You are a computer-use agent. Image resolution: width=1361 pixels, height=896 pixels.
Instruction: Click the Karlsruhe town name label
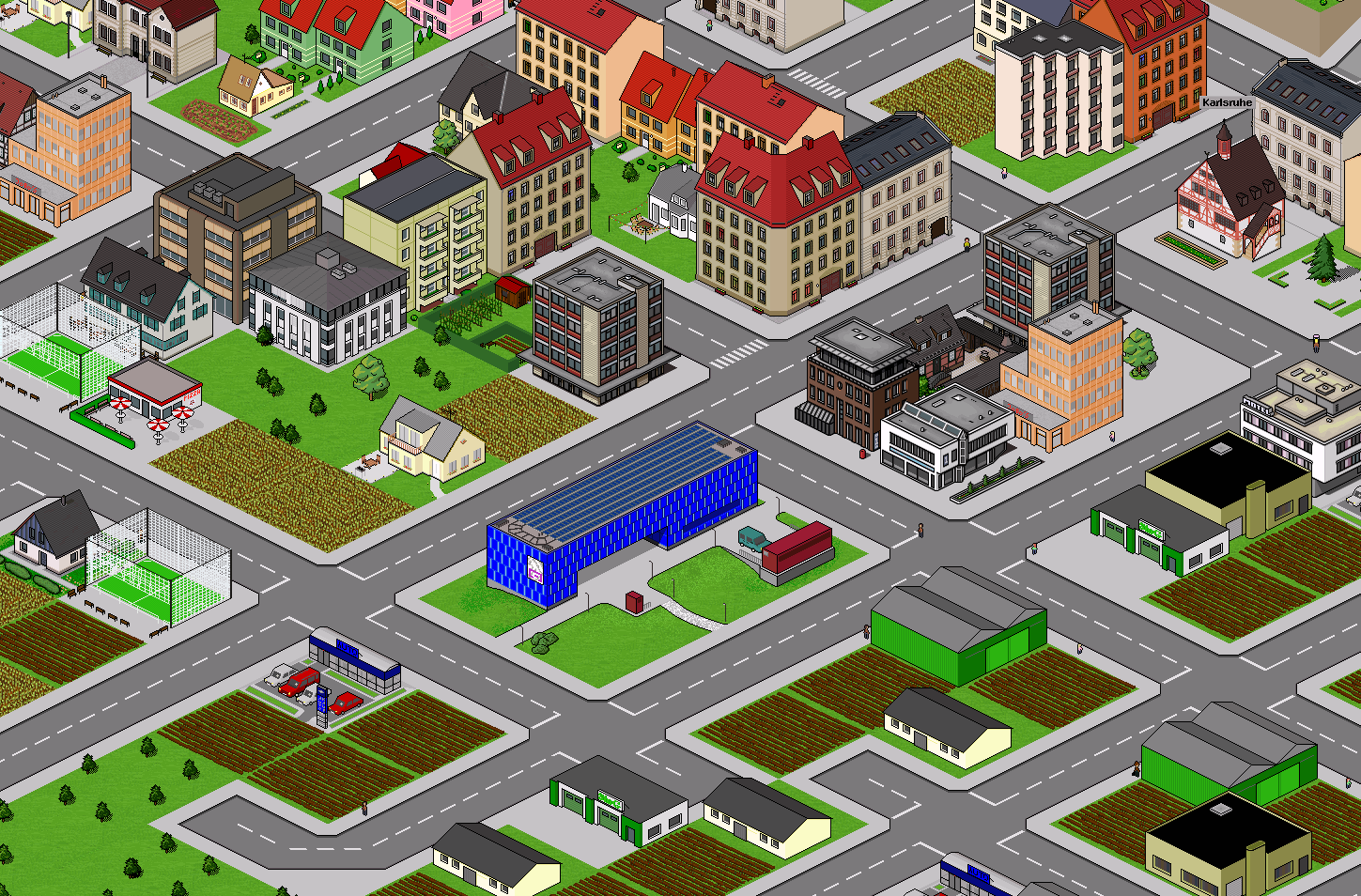[x=1227, y=103]
